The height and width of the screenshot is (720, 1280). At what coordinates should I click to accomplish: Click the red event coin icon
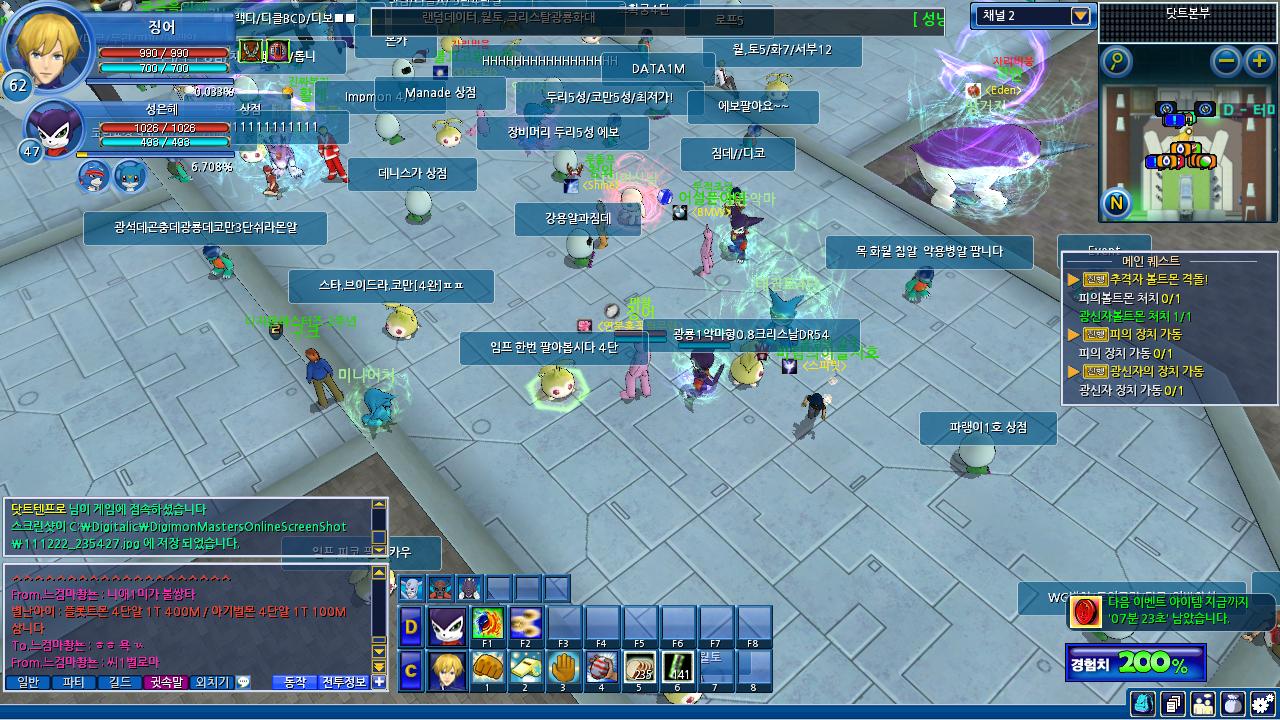(x=1085, y=612)
